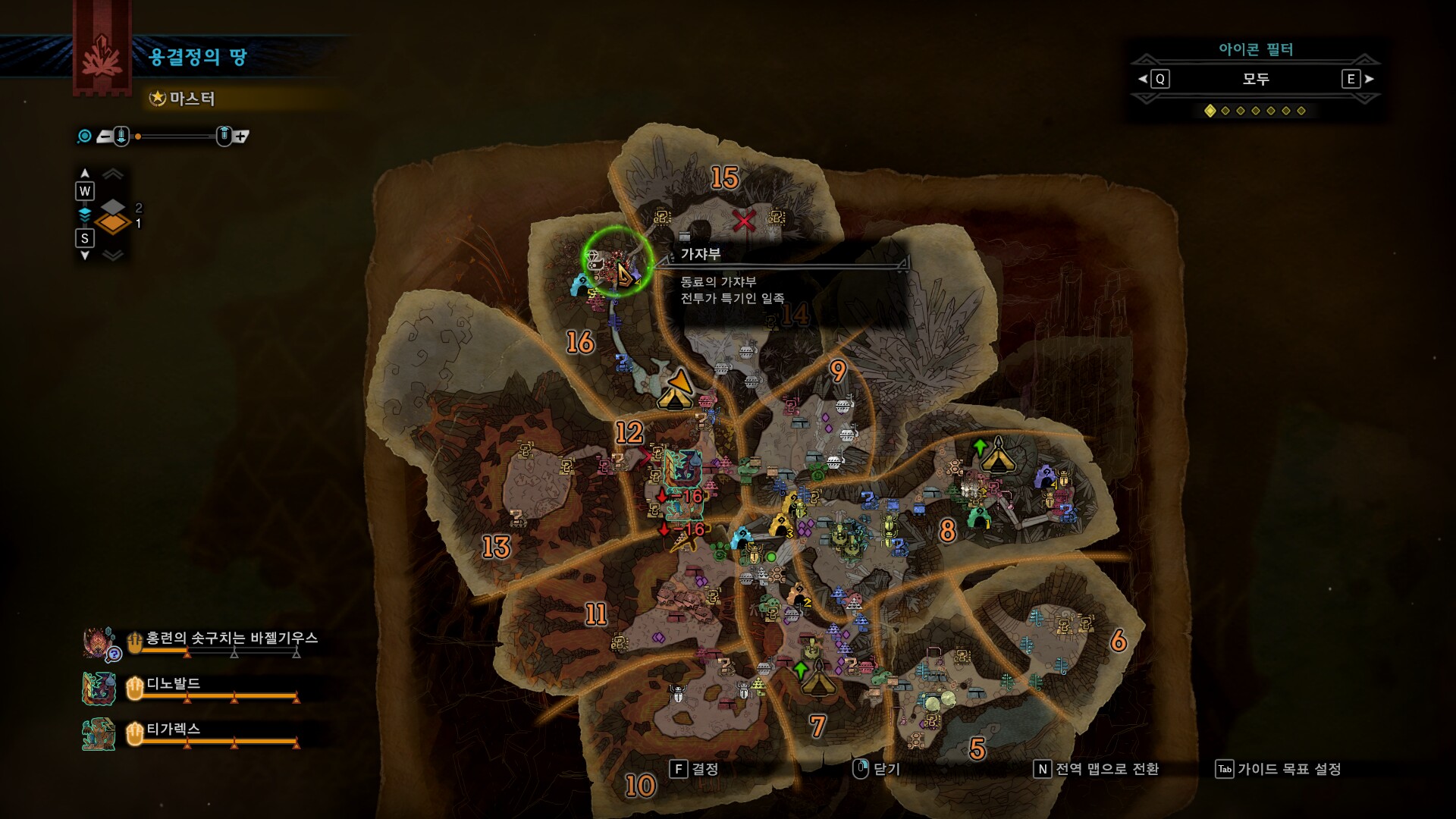Select the camp tent marker below area 16

click(675, 390)
